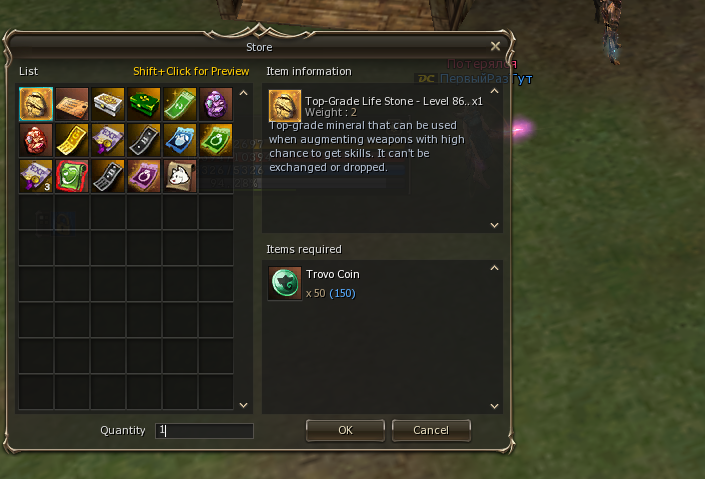Screen dimensions: 705x479
Task: Select the wooden tag item
Action: 72,104
